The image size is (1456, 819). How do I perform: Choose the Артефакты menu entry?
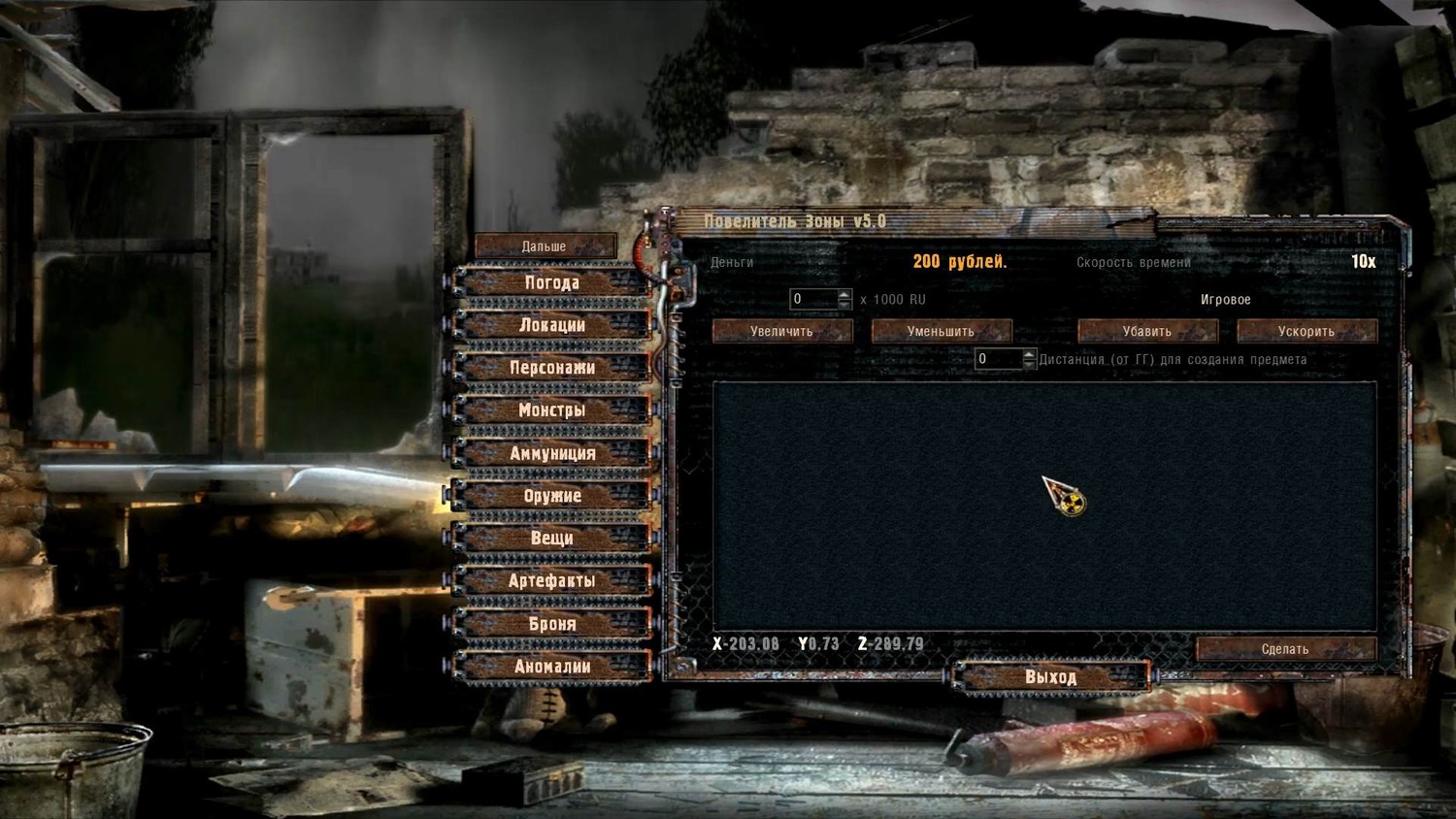click(551, 581)
